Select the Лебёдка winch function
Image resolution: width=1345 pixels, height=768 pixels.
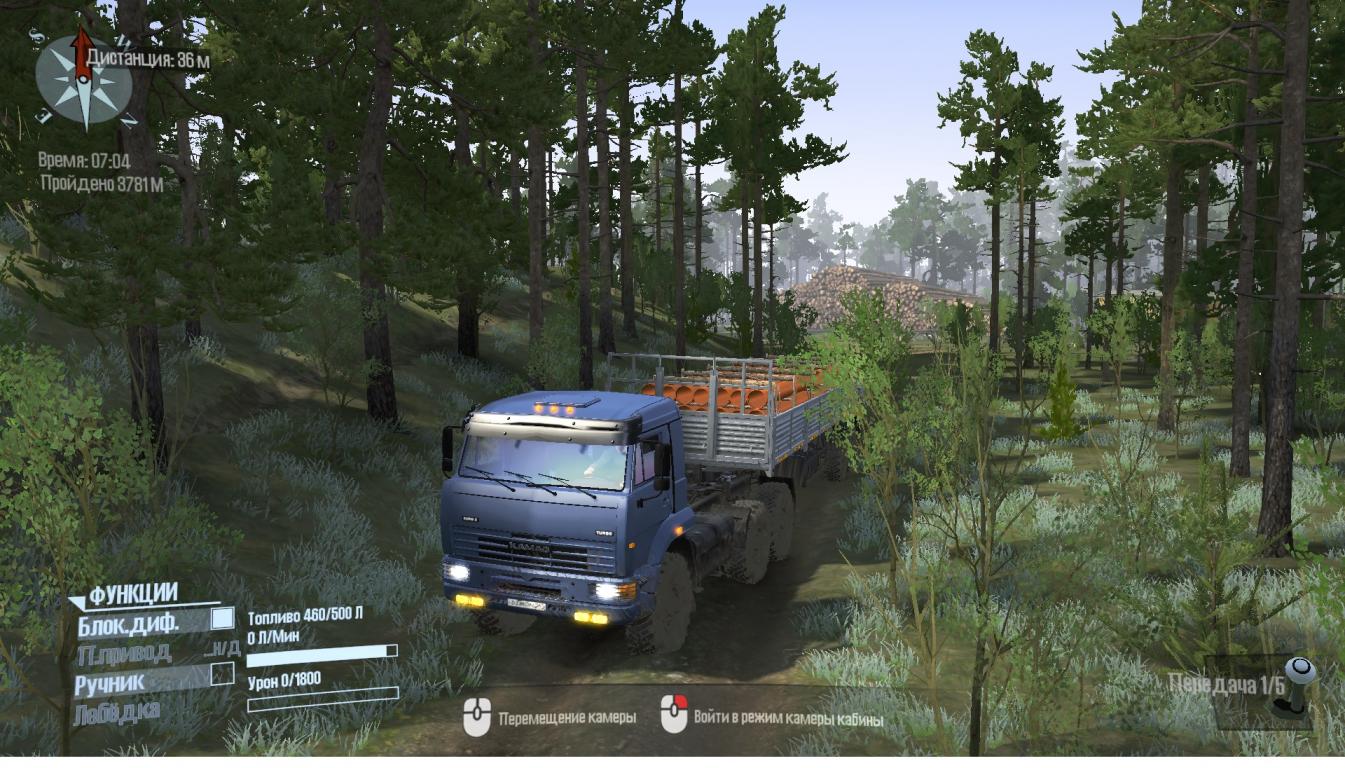click(116, 713)
